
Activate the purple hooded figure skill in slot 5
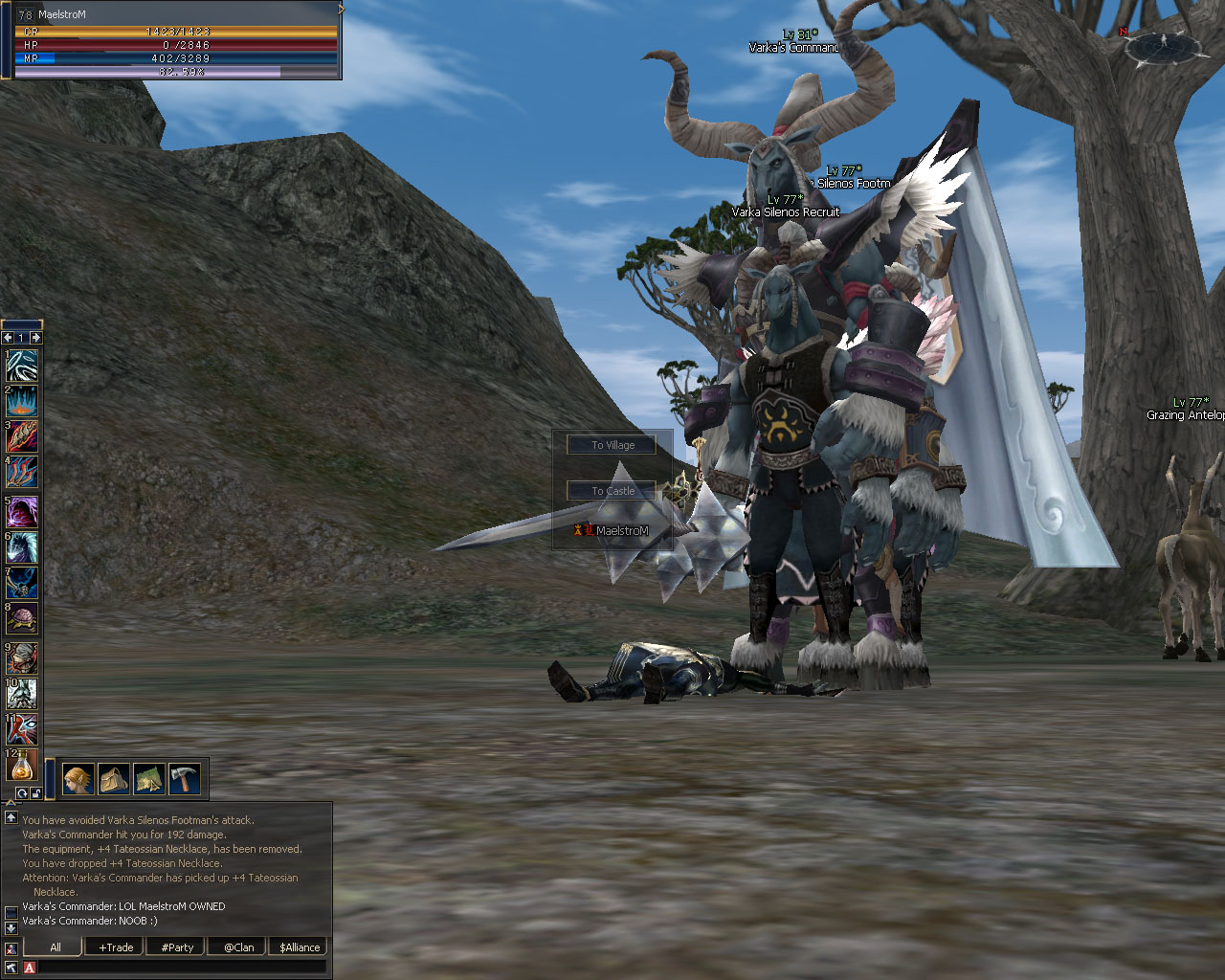click(x=21, y=511)
